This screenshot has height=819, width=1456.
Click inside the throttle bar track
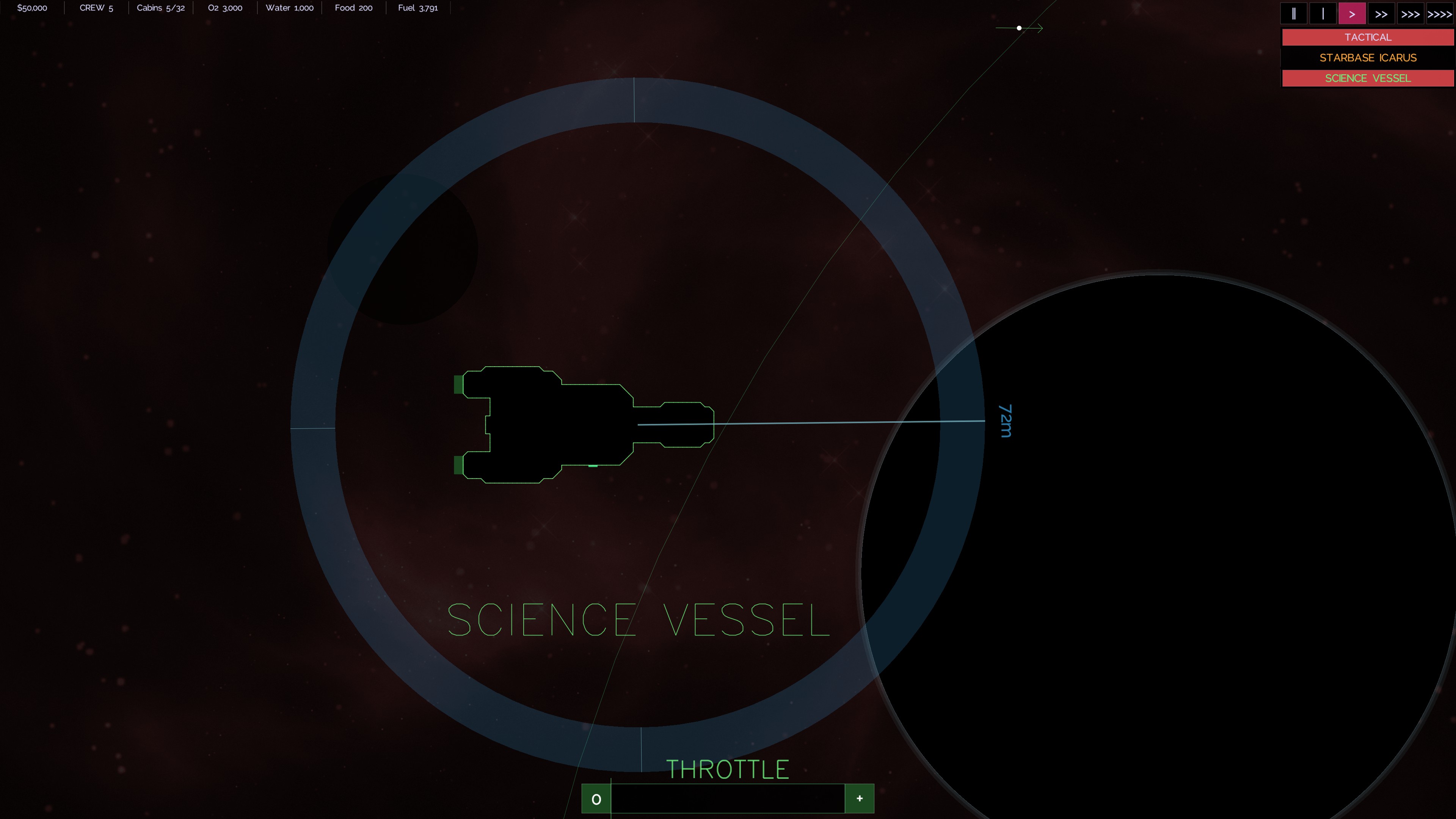coord(728,799)
